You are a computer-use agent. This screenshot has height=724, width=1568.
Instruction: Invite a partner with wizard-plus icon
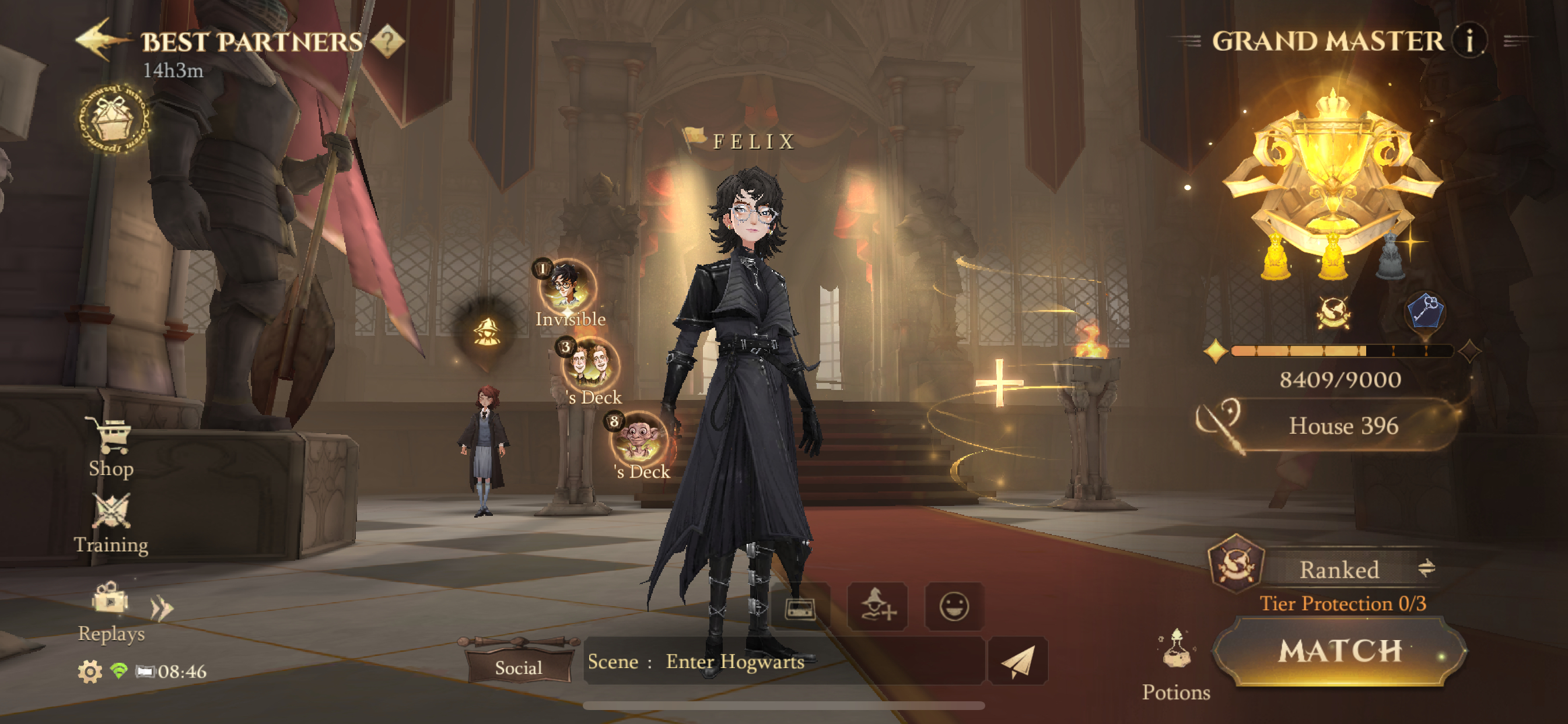click(877, 607)
